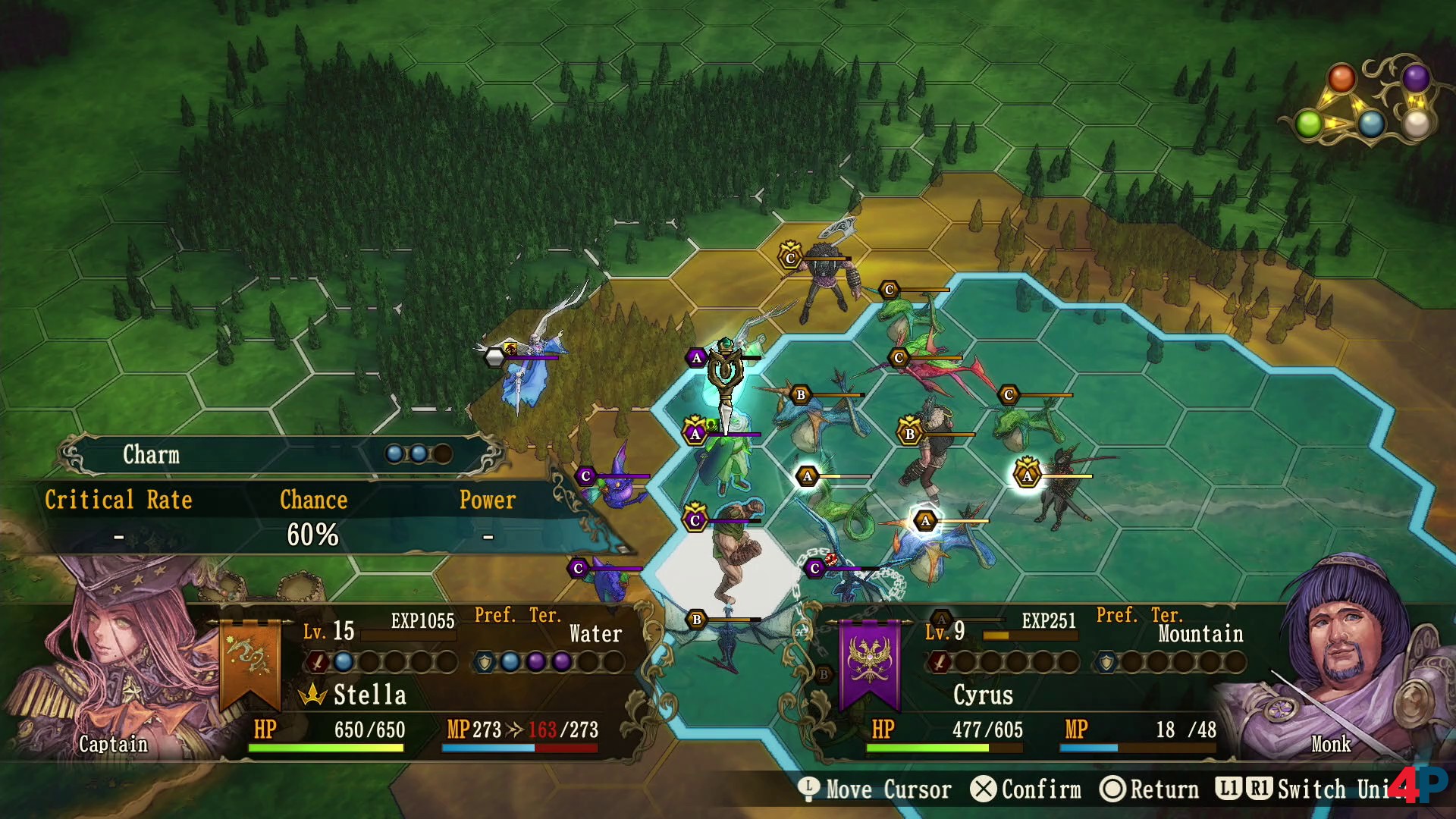The image size is (1456, 819).
Task: Select the Charm skill banner
Action: tap(281, 454)
